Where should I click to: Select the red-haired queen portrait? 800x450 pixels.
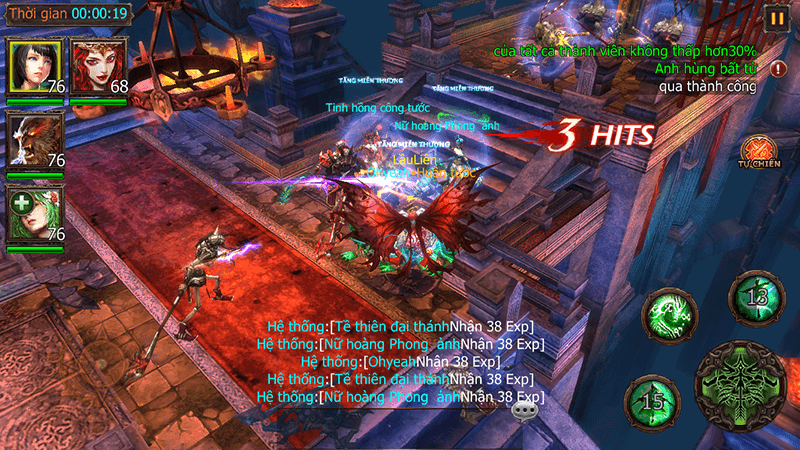click(x=98, y=67)
